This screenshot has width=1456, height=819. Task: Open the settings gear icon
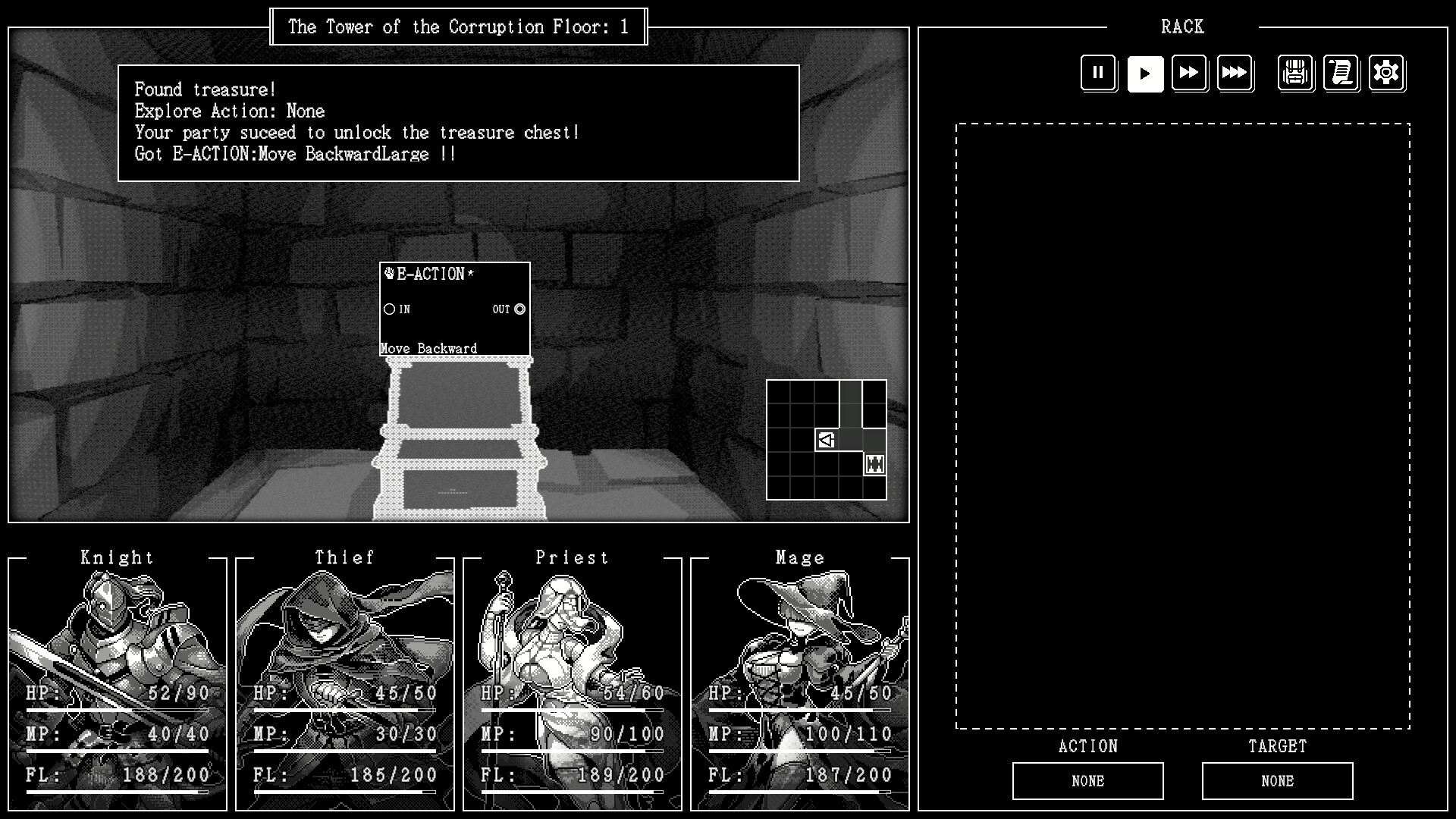tap(1386, 73)
